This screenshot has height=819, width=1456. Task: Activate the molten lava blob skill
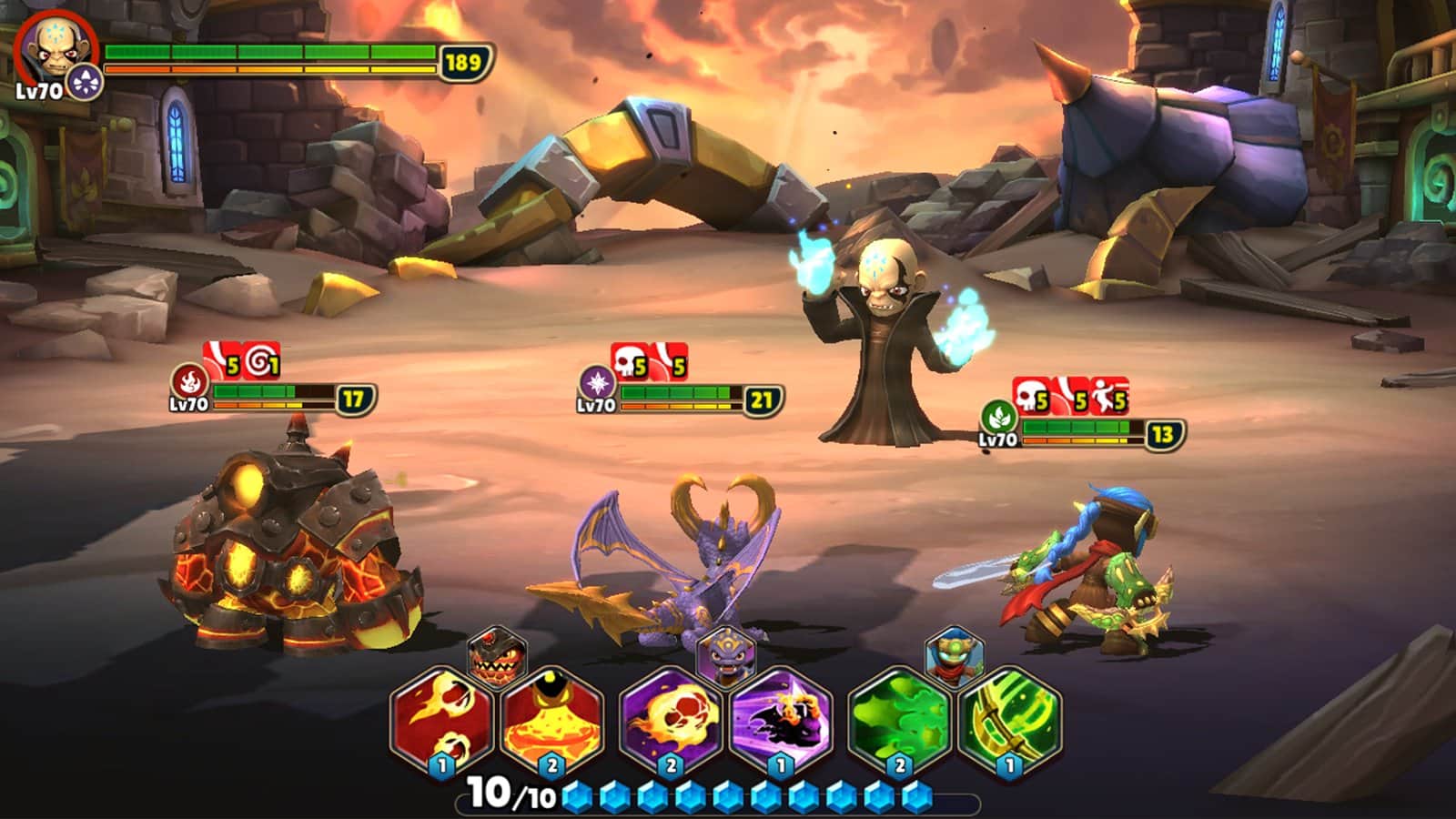[552, 722]
